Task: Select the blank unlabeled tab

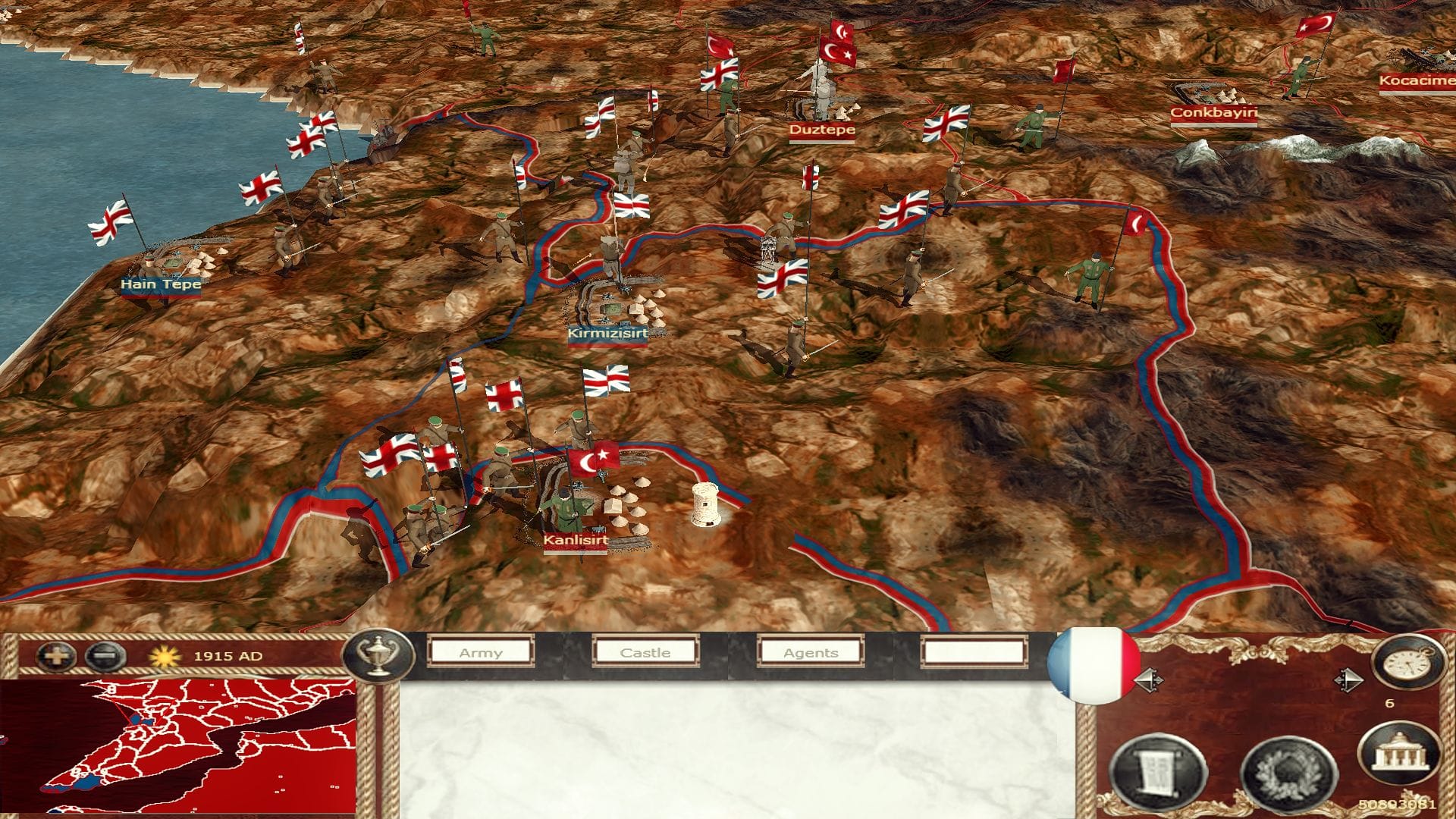Action: [x=974, y=652]
